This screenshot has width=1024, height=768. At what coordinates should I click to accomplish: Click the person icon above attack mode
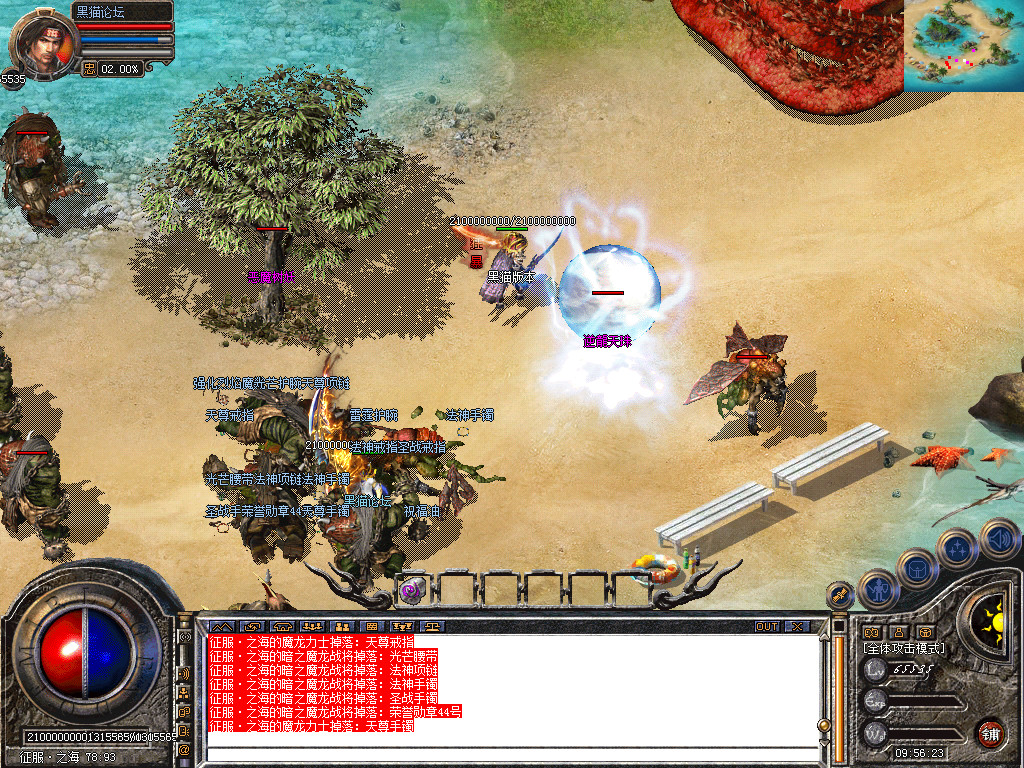click(x=898, y=632)
